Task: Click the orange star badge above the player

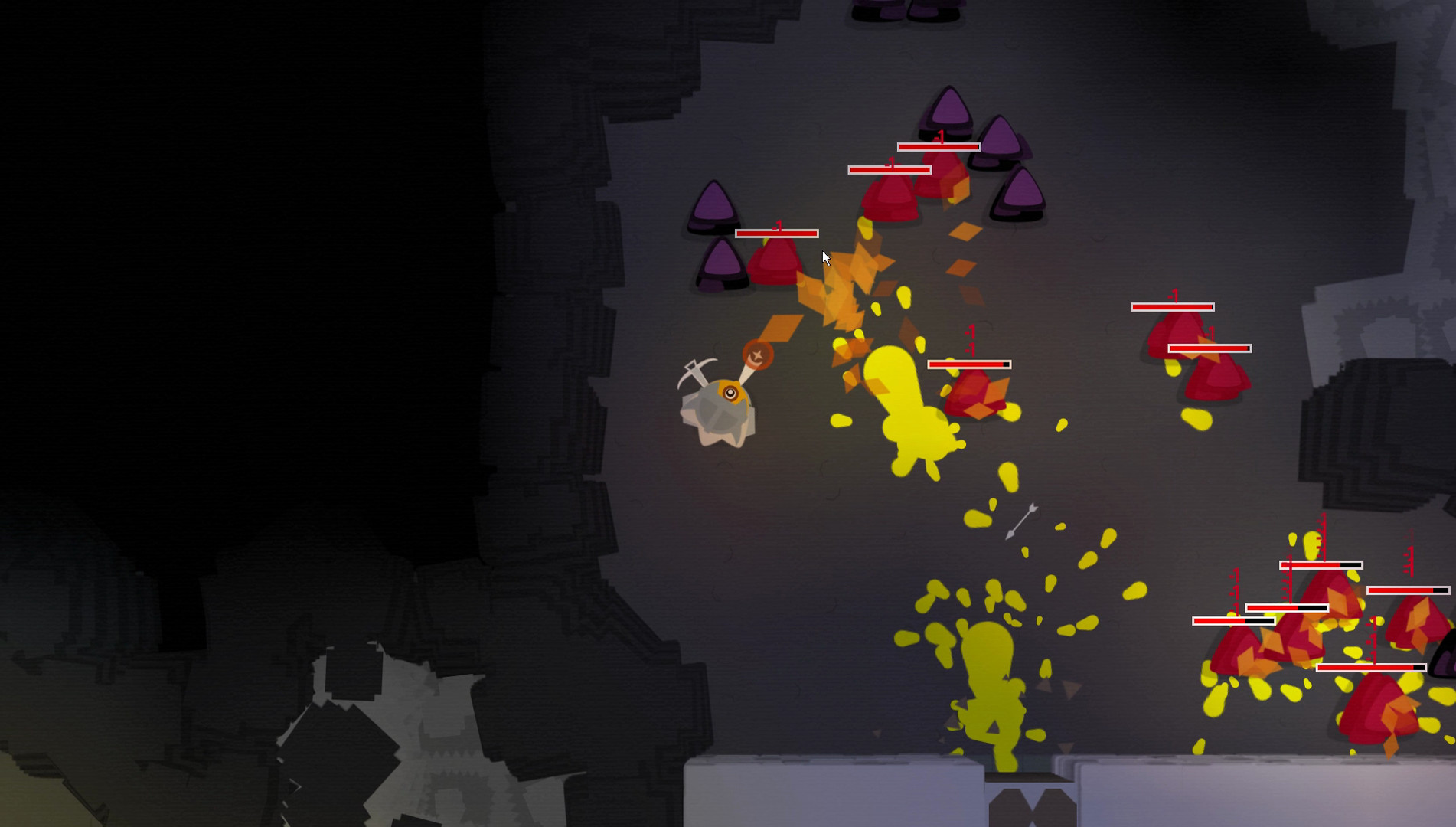Action: coord(759,355)
